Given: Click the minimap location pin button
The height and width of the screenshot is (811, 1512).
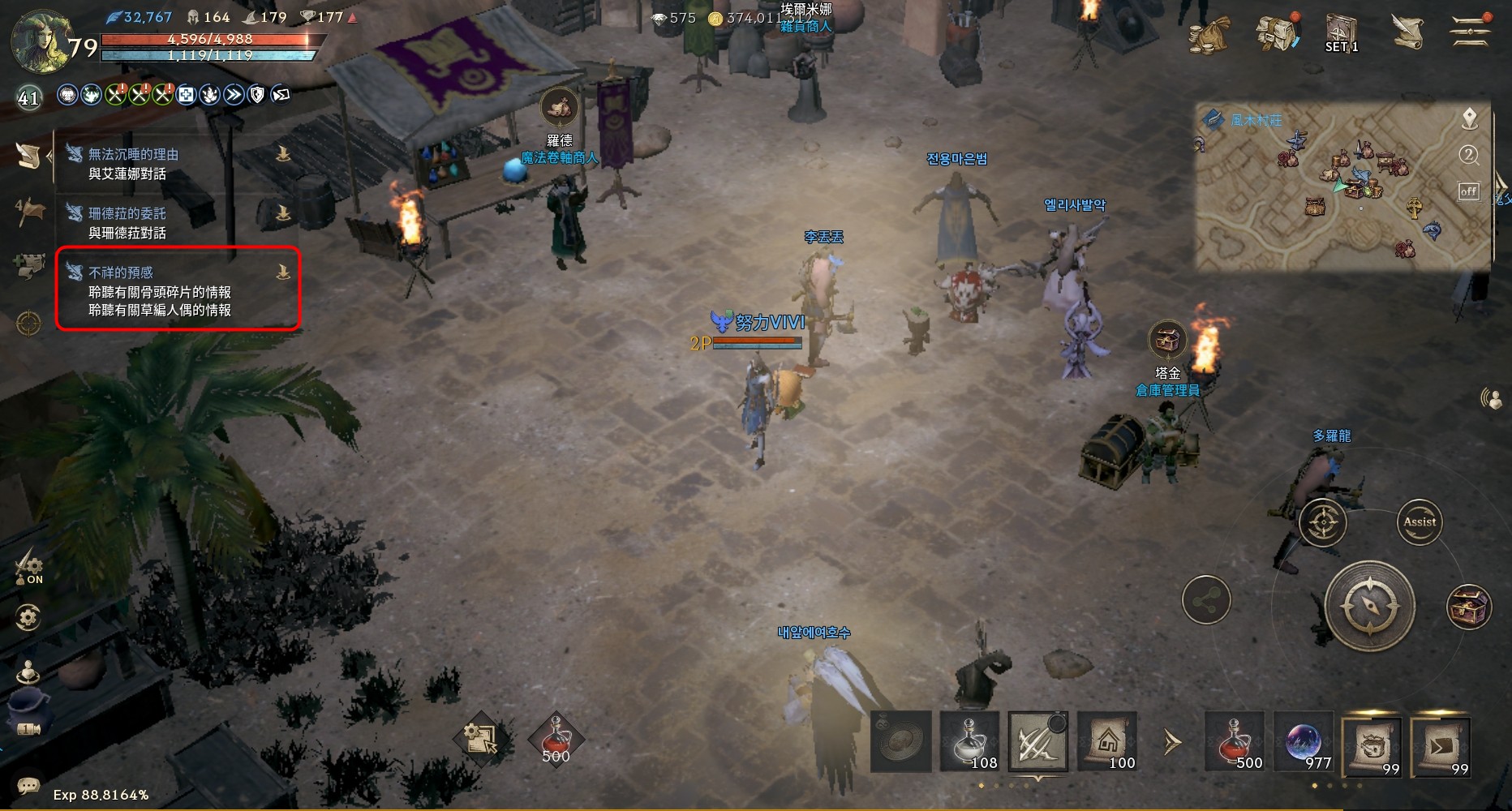Looking at the screenshot, I should tap(1469, 120).
